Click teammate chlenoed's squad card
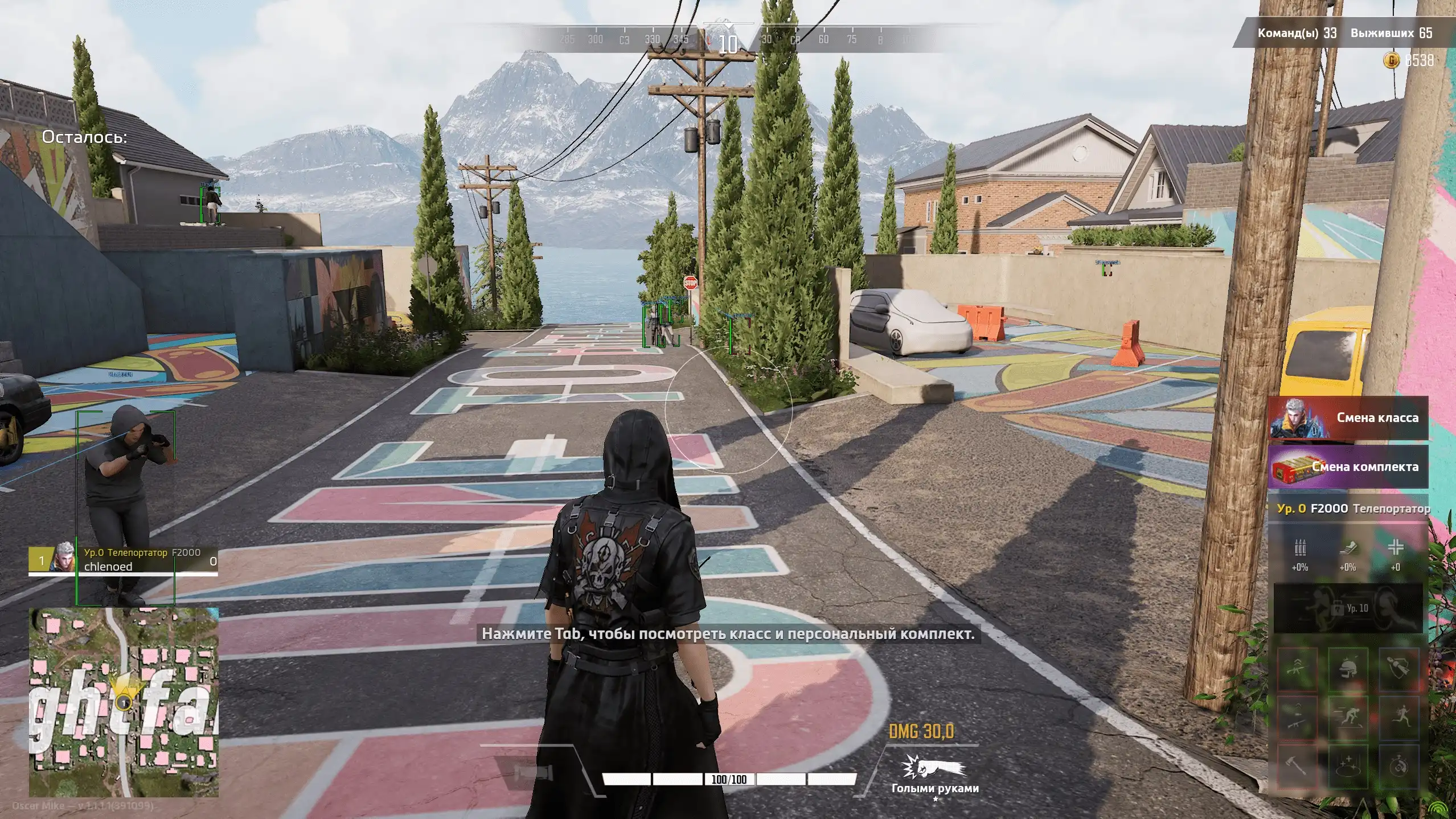 point(123,560)
